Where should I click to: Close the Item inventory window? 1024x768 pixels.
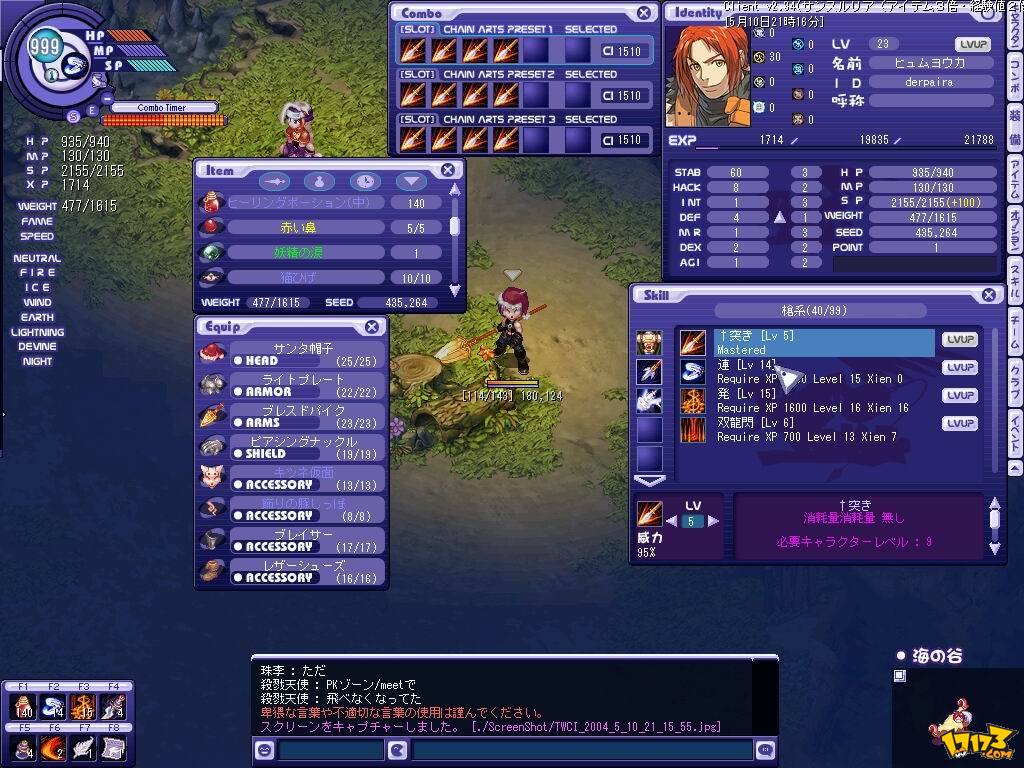pyautogui.click(x=448, y=170)
